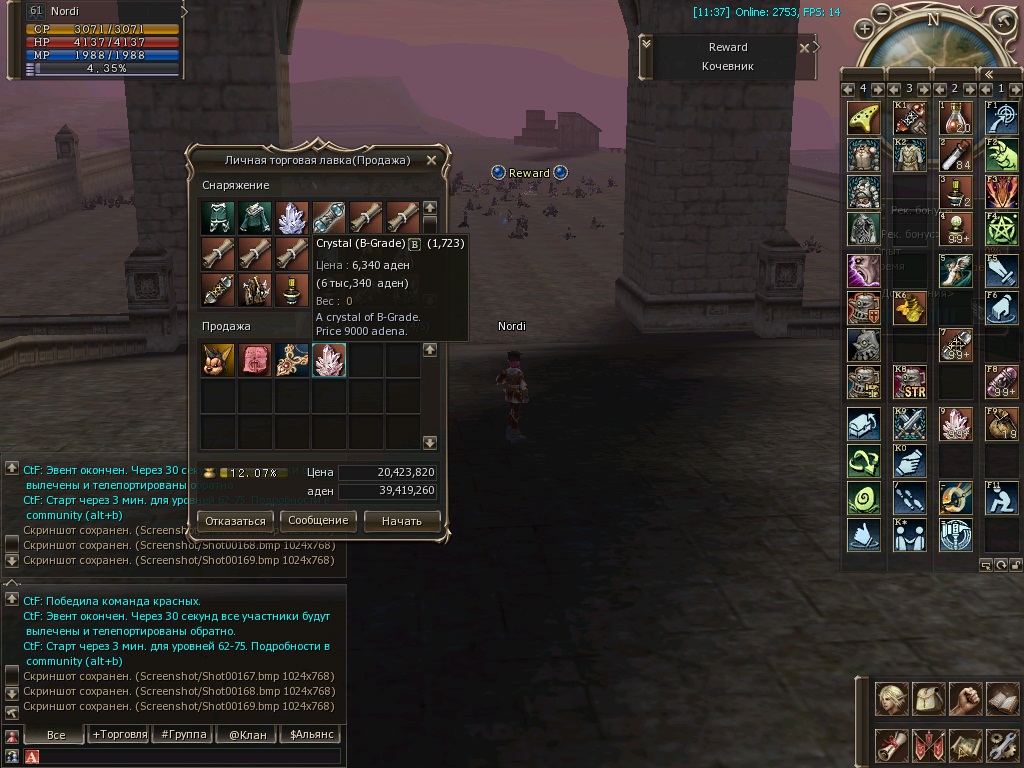Screen dimensions: 1024x768
Task: Zoom in the minimap with the plus button
Action: [865, 29]
